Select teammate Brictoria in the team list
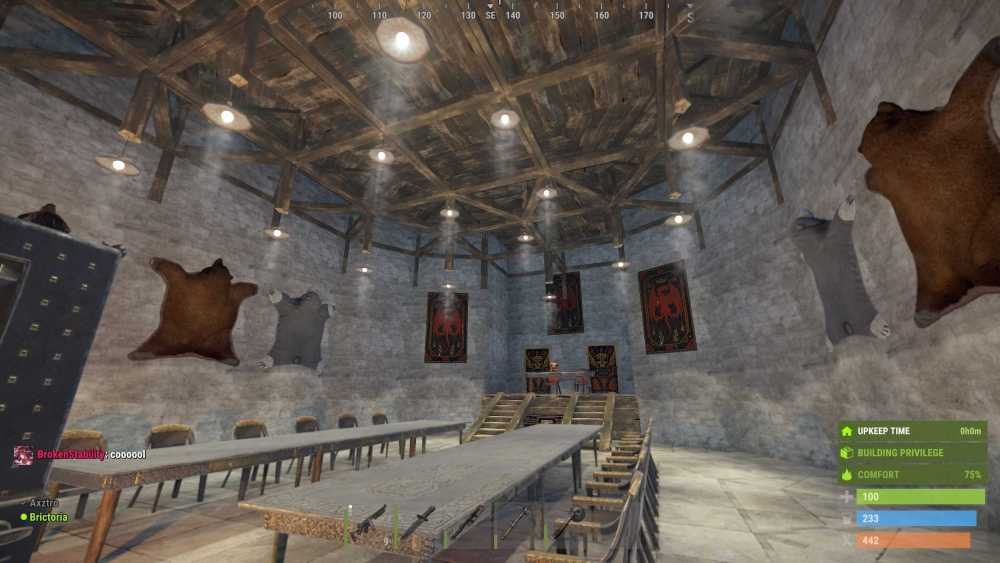 (48, 517)
